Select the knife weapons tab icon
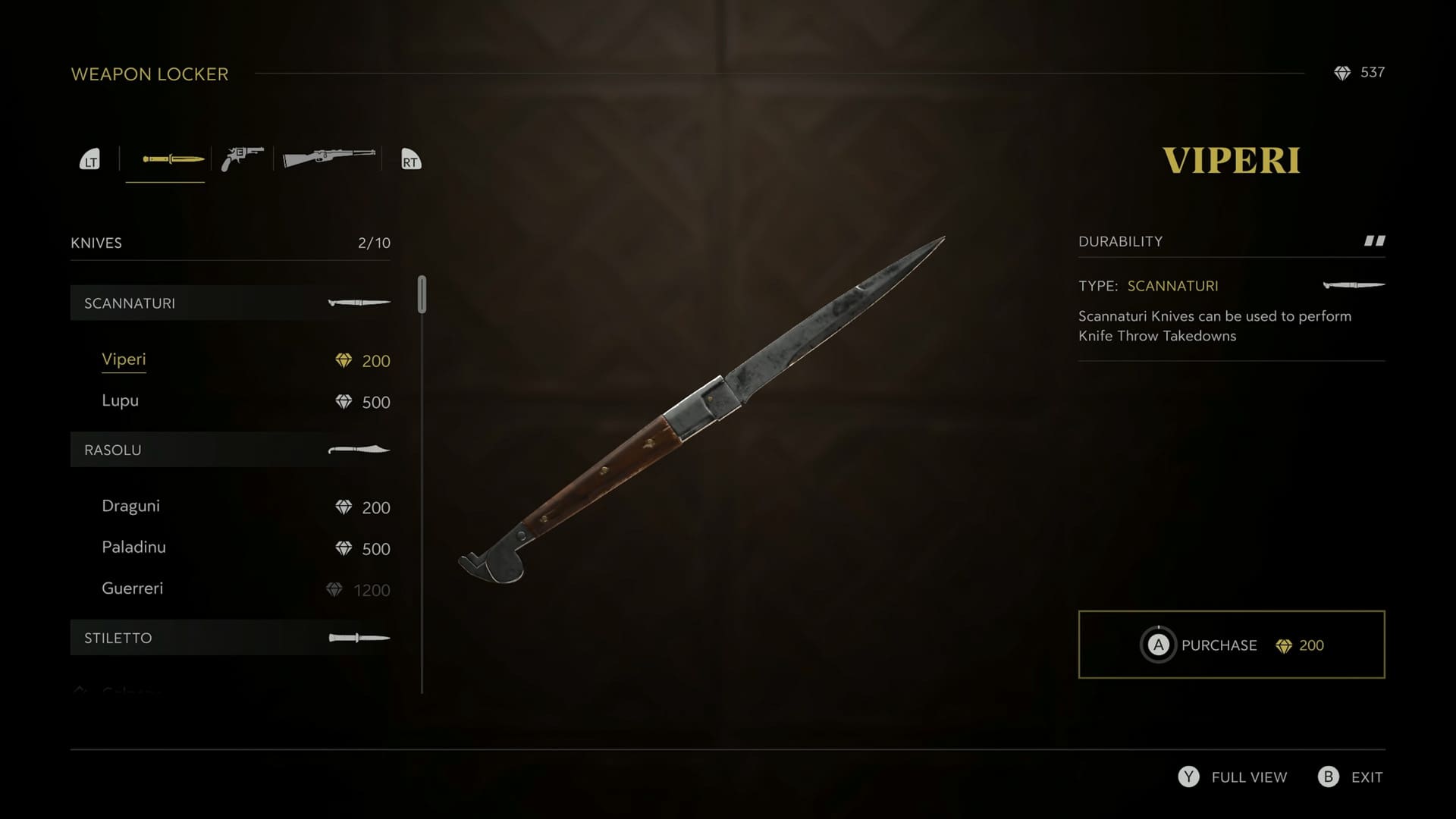 coord(165,158)
